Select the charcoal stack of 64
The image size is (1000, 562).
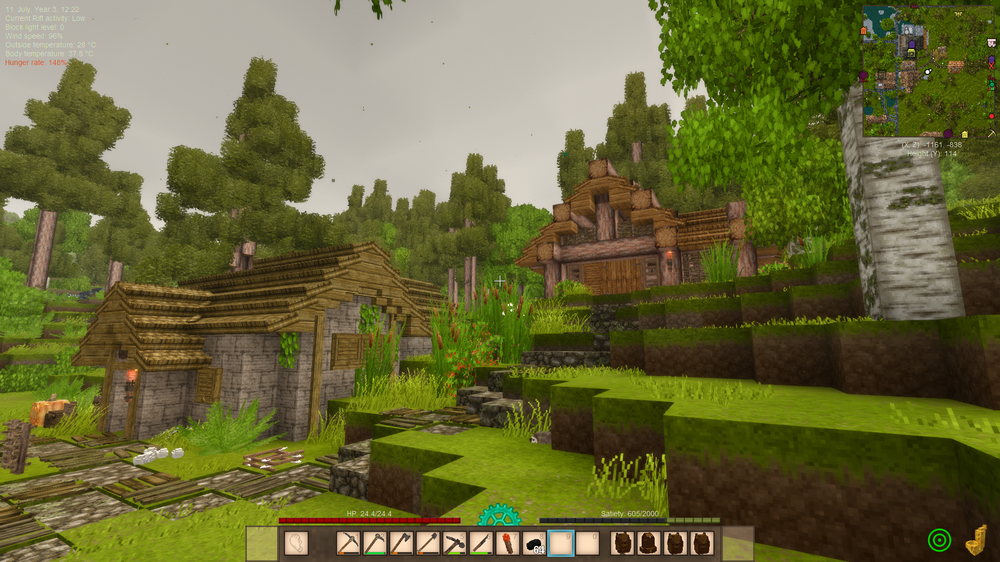533,543
